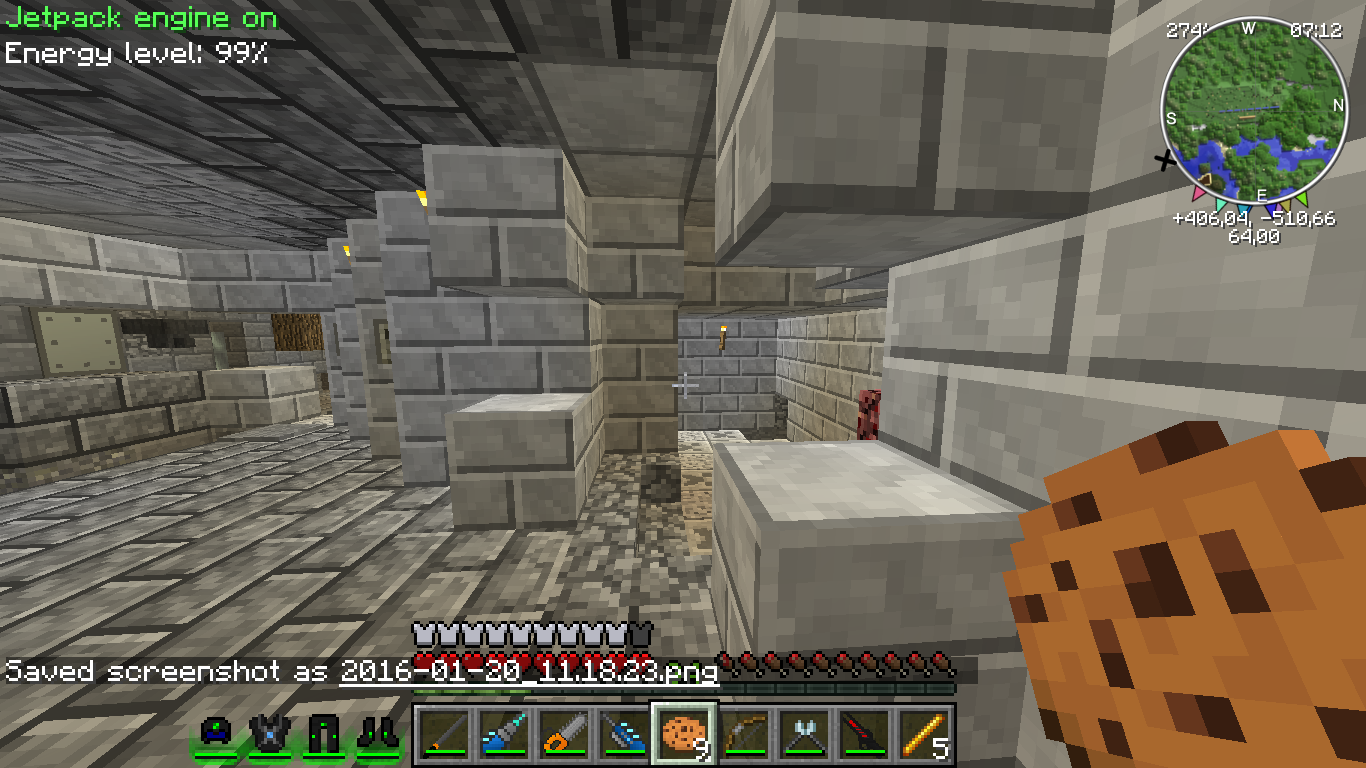This screenshot has height=768, width=1366.
Task: Click the boots armor status icon
Action: click(x=378, y=733)
